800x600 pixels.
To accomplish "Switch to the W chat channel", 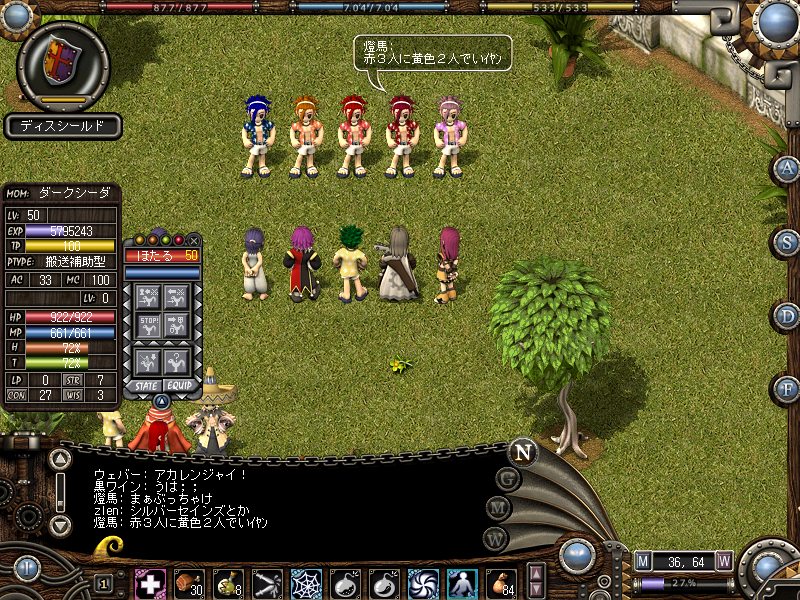I will pos(494,539).
